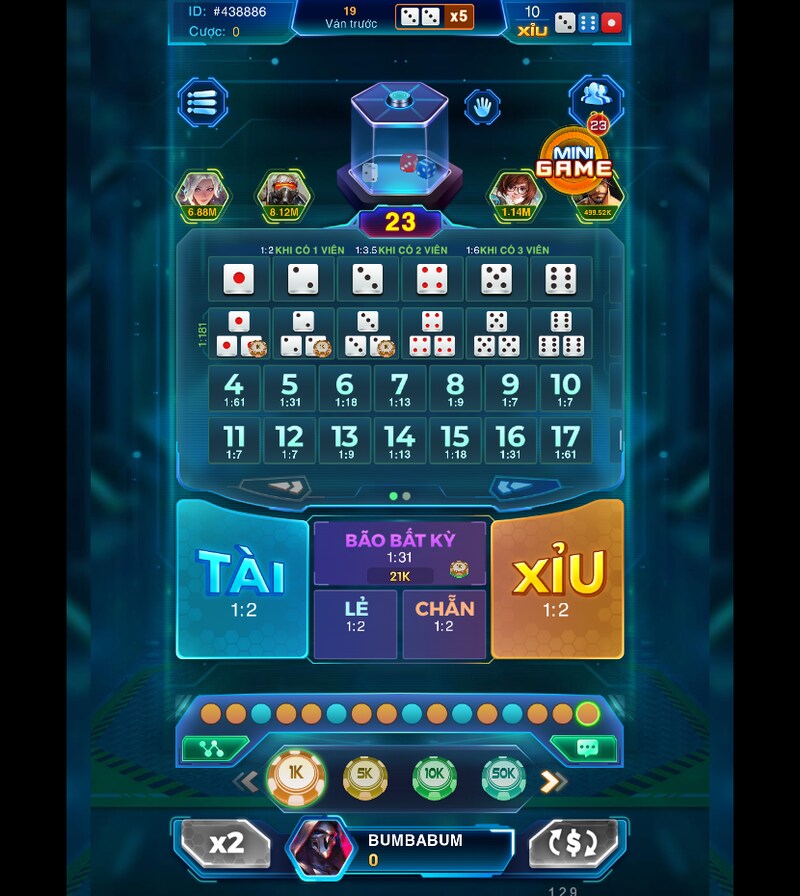The image size is (800, 896).
Task: Bet on BÃO BẤT KỲ
Action: [400, 552]
